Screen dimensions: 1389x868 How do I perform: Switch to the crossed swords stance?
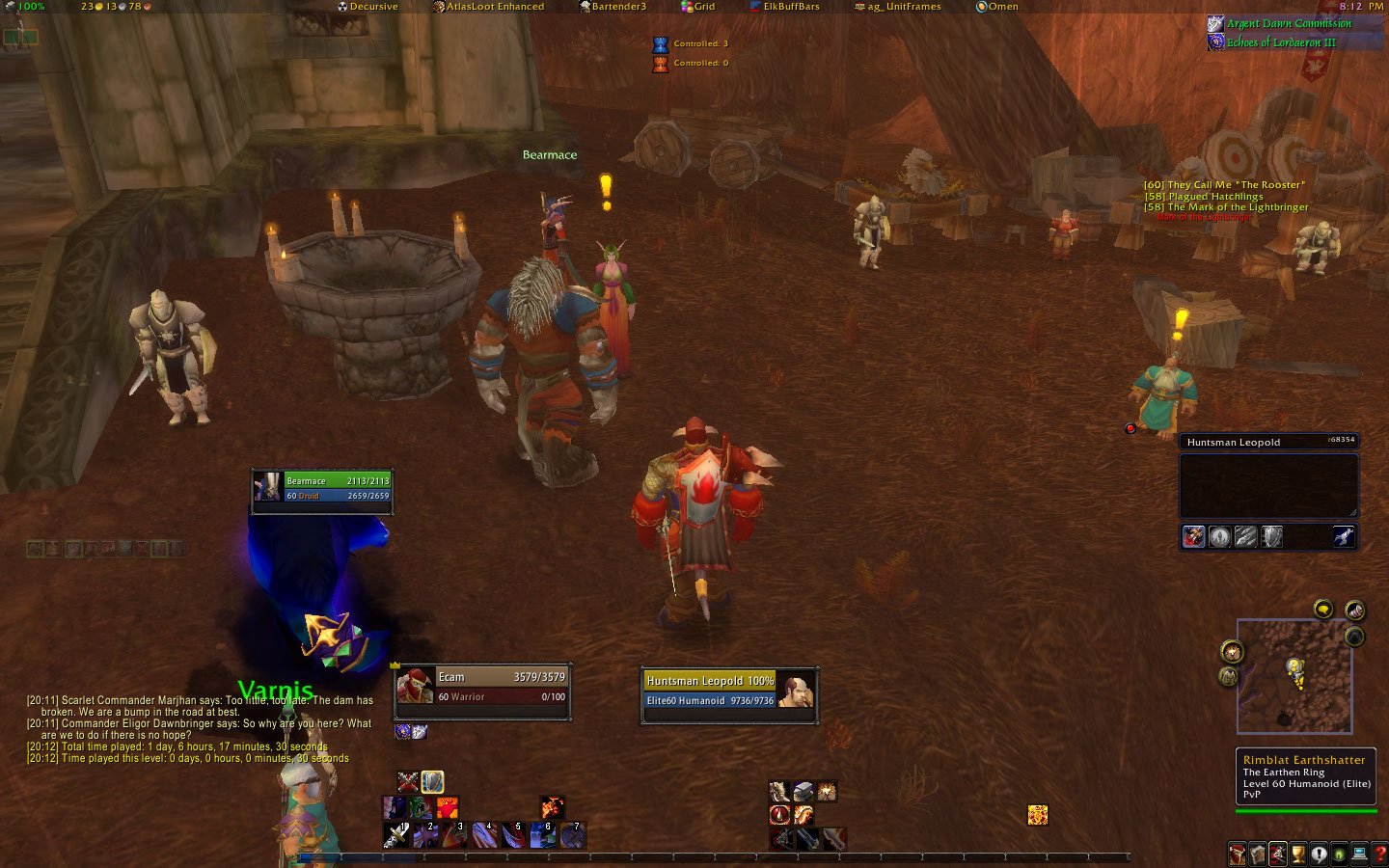pos(408,781)
